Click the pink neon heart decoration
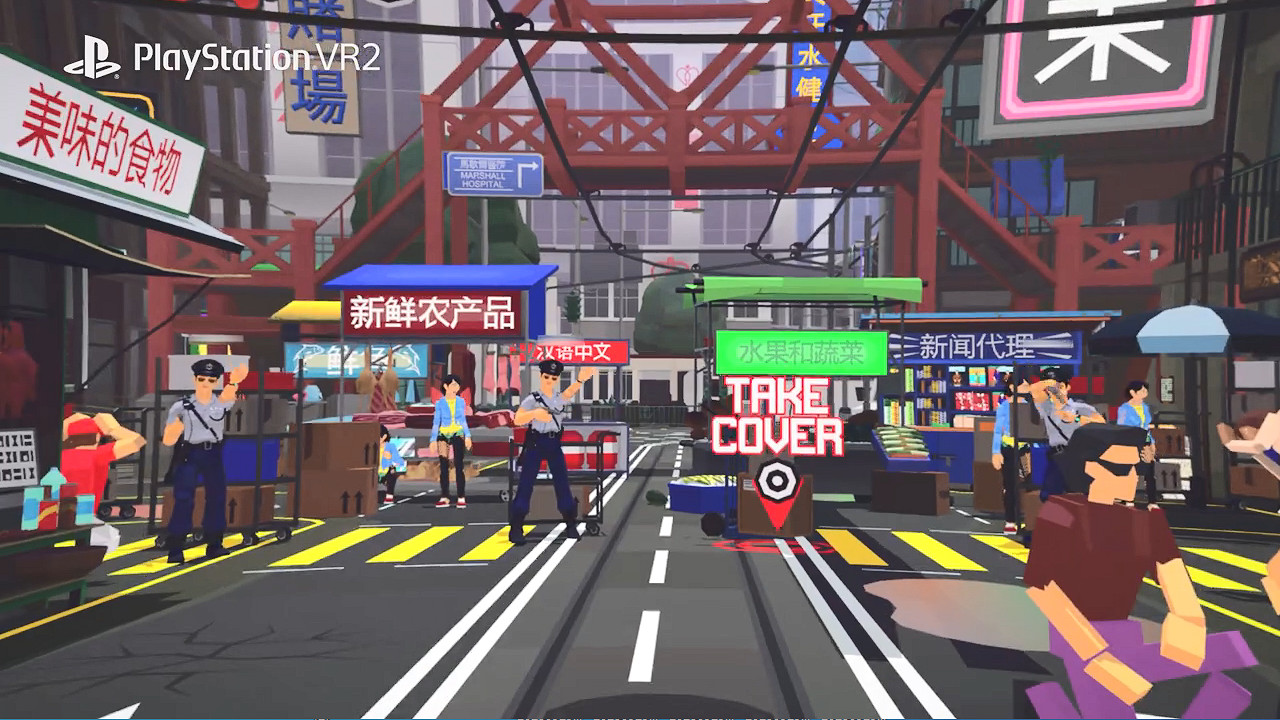This screenshot has height=720, width=1280. 685,74
